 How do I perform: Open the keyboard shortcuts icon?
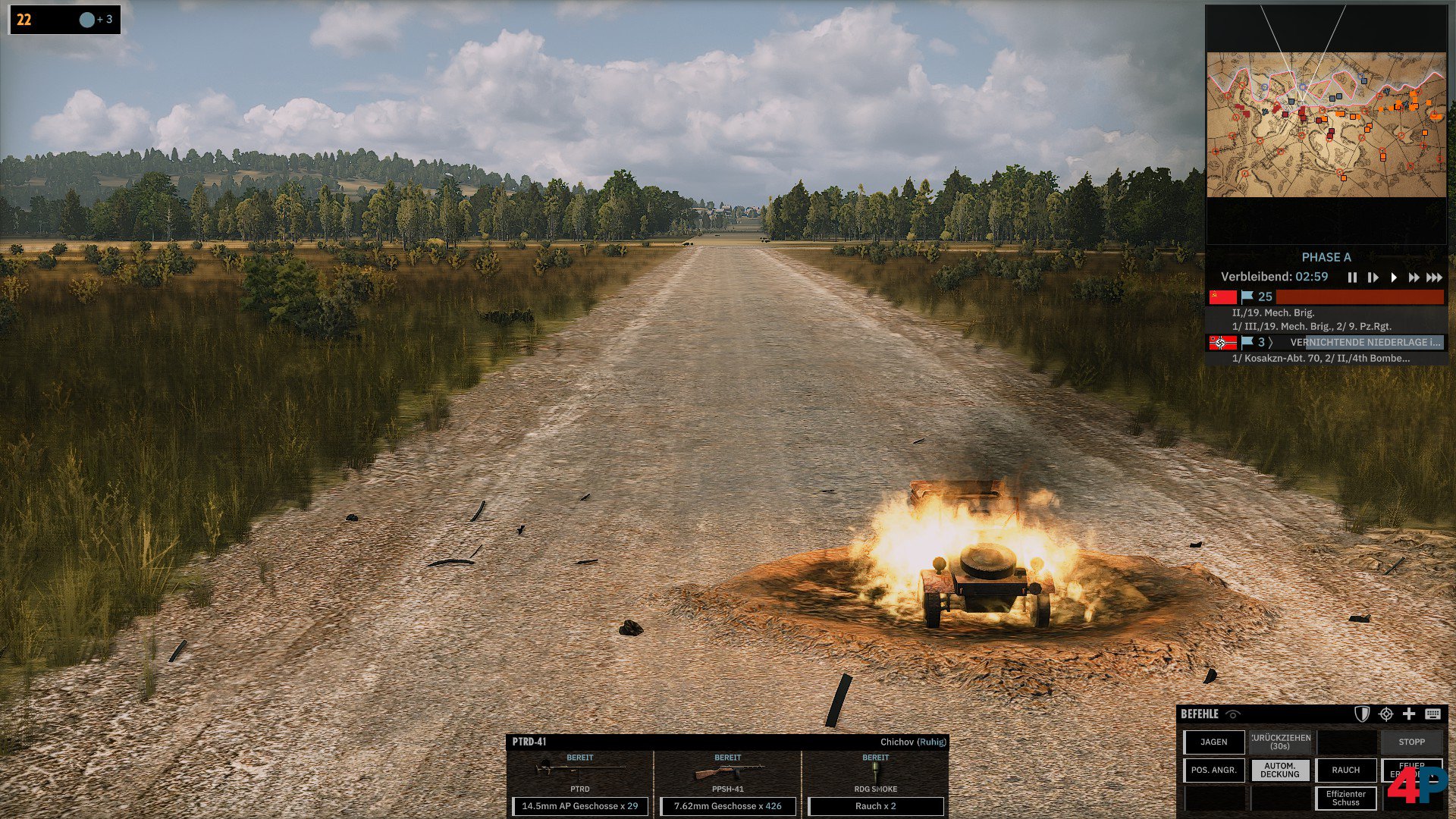pos(1432,714)
